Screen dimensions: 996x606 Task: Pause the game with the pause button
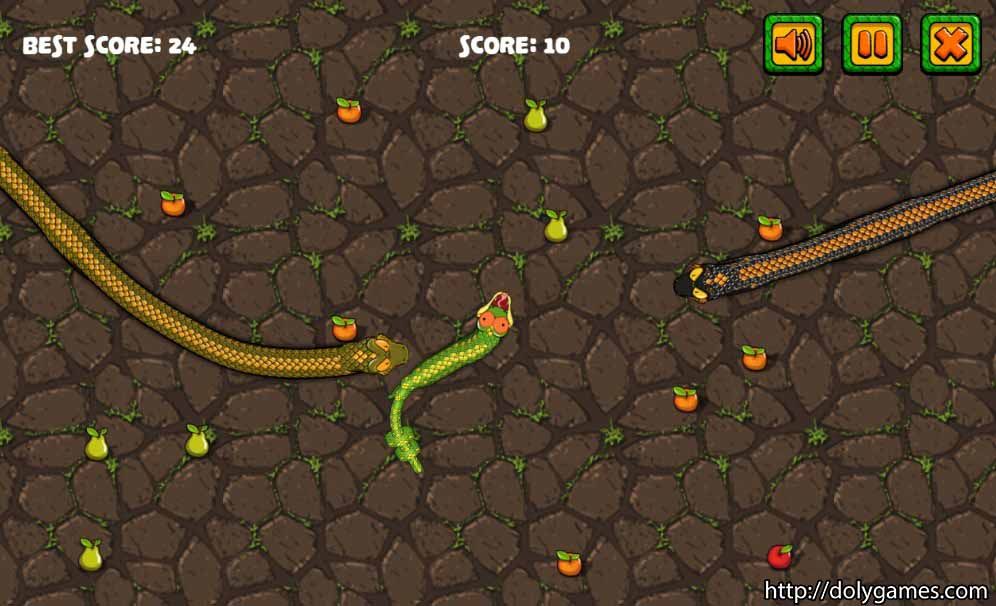click(871, 44)
